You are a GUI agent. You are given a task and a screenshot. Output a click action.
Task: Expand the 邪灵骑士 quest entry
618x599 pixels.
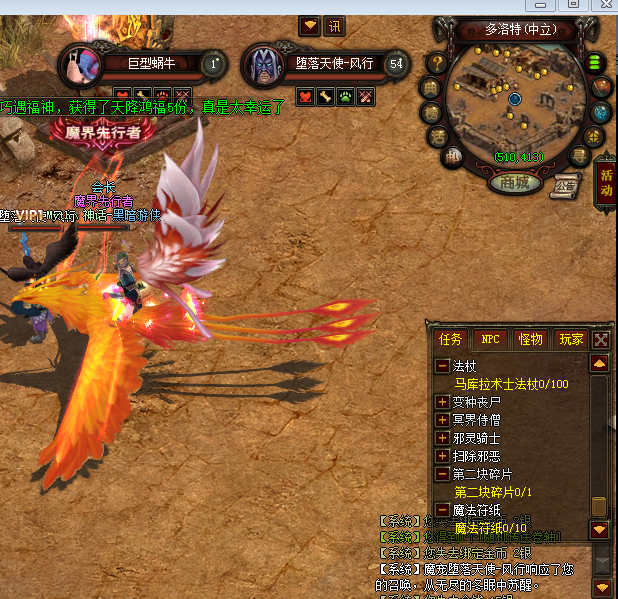tap(442, 438)
